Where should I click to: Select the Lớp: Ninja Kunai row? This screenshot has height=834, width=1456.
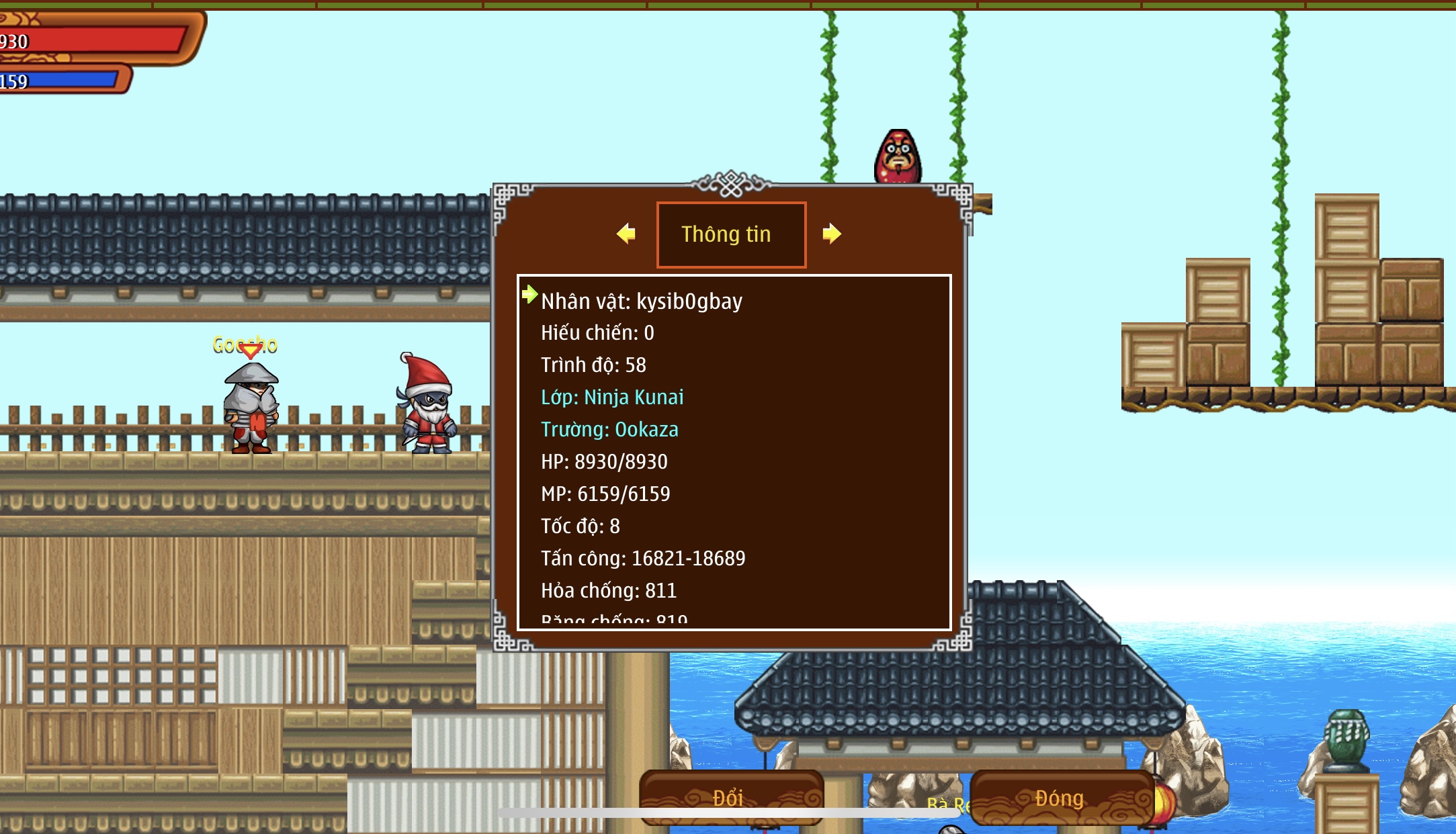click(x=612, y=398)
